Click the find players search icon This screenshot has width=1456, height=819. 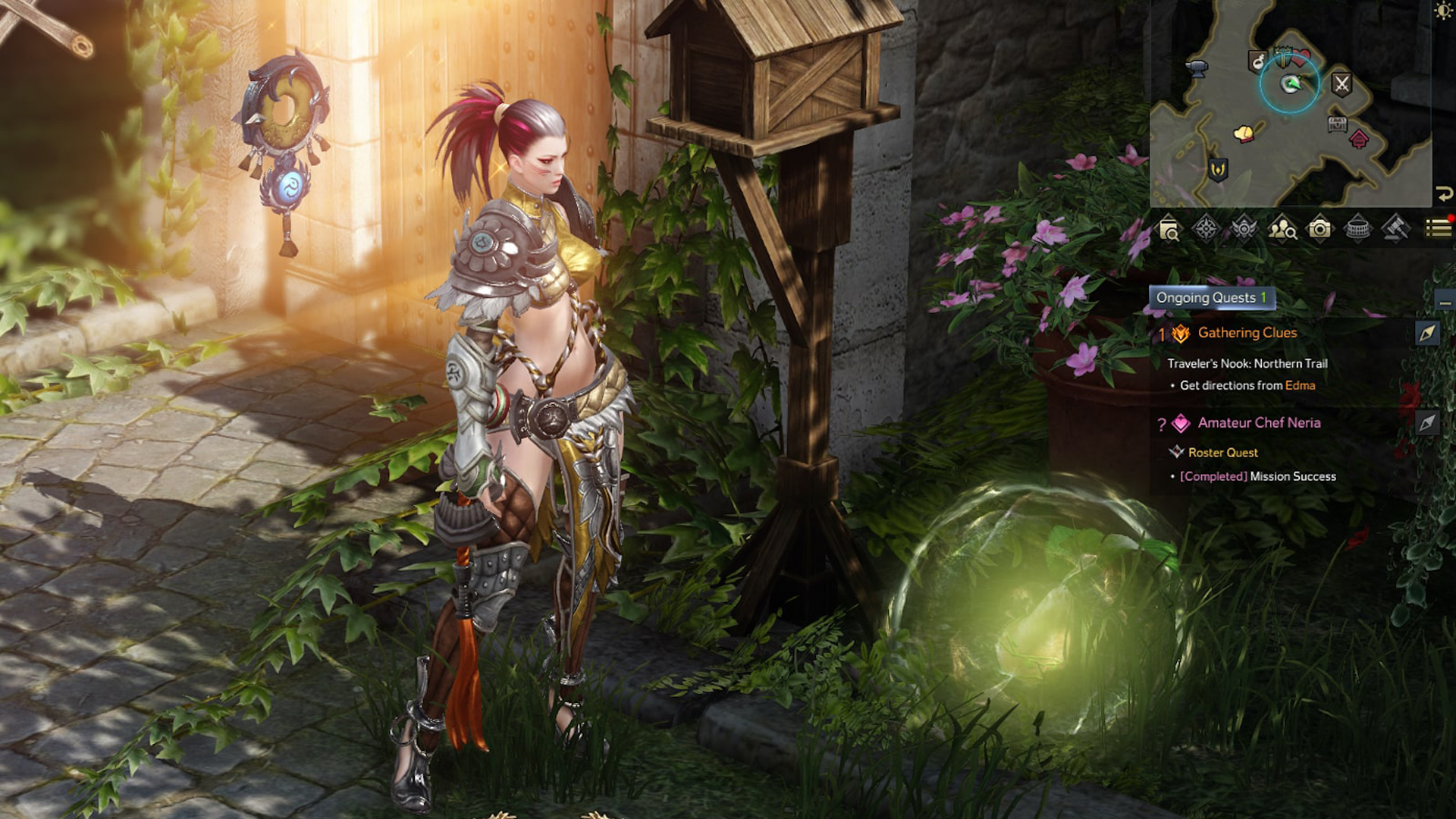[1282, 228]
